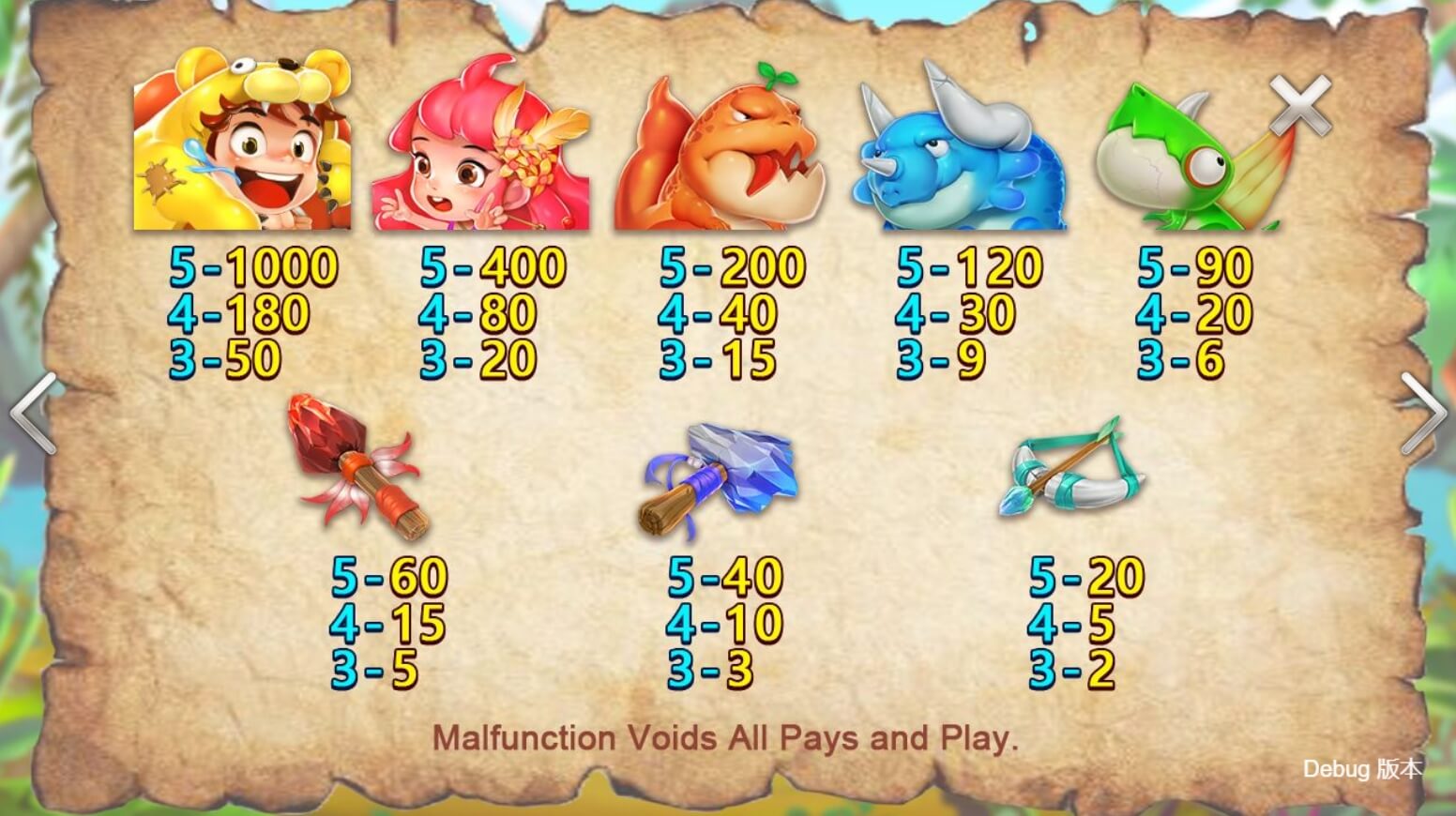
Task: Go to the previous paytable page
Action: coord(34,413)
